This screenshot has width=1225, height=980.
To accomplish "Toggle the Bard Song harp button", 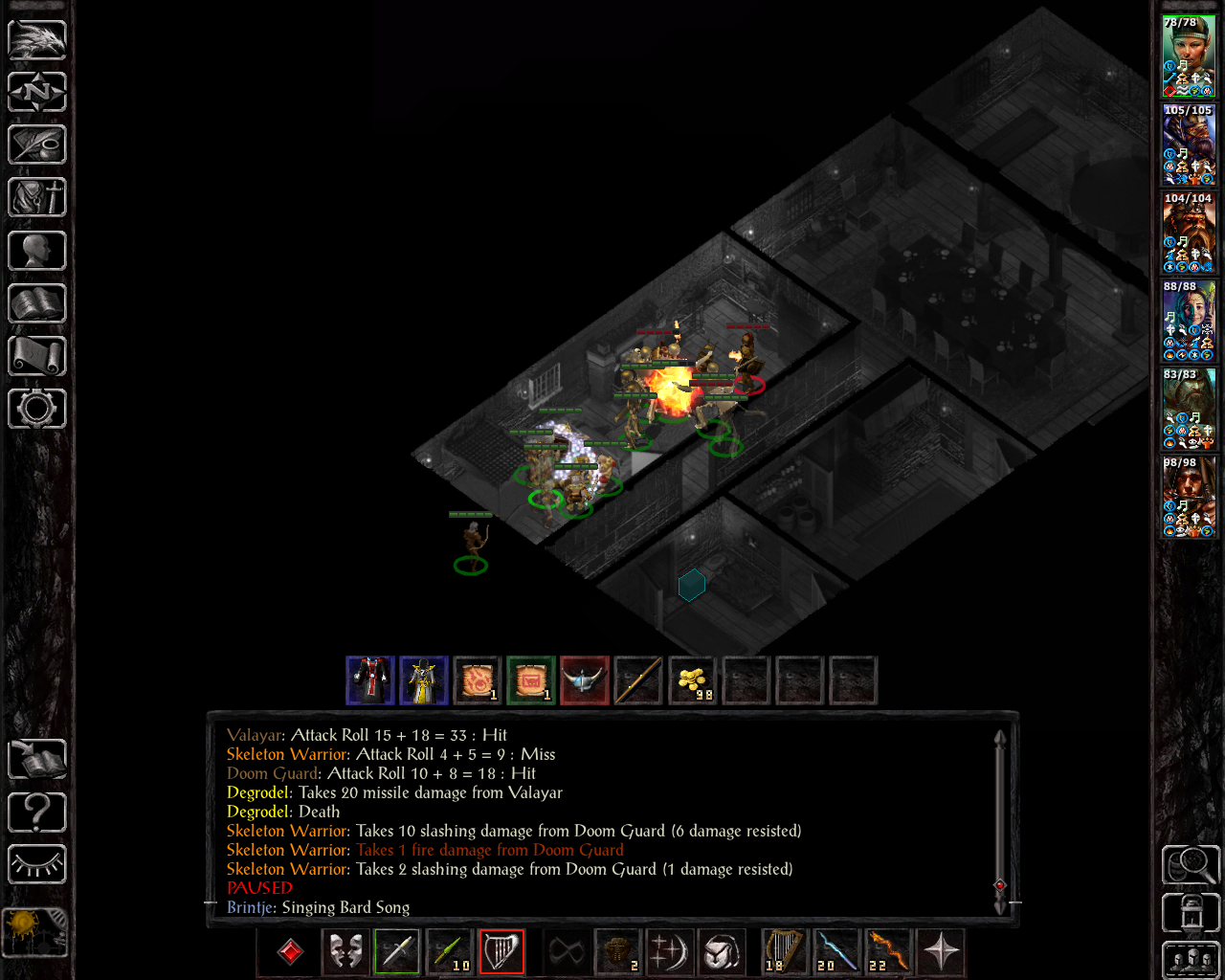I will click(x=501, y=952).
